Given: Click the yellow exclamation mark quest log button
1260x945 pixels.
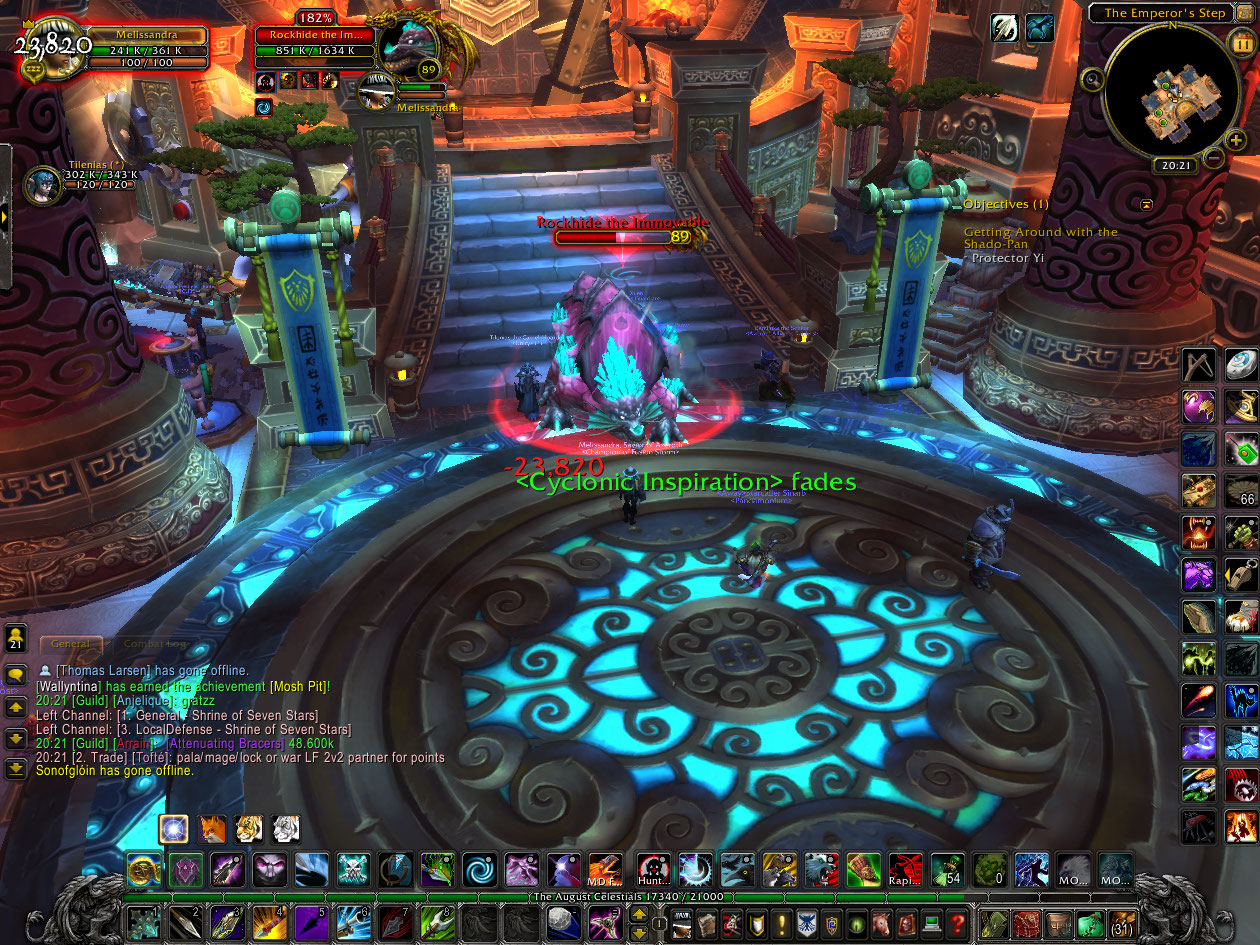Looking at the screenshot, I should pos(781,923).
